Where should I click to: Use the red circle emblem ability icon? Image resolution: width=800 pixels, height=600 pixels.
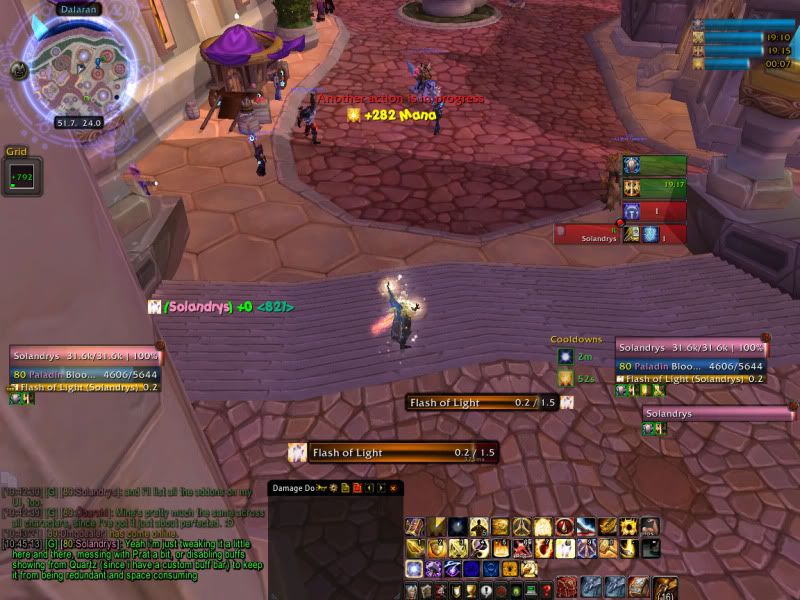coord(564,527)
